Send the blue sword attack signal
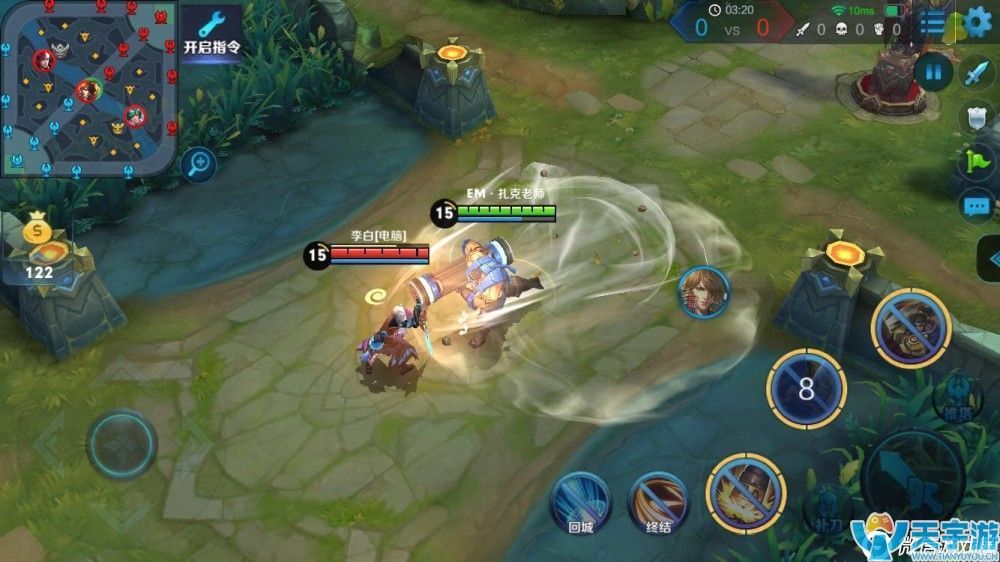1000x562 pixels. [x=976, y=73]
